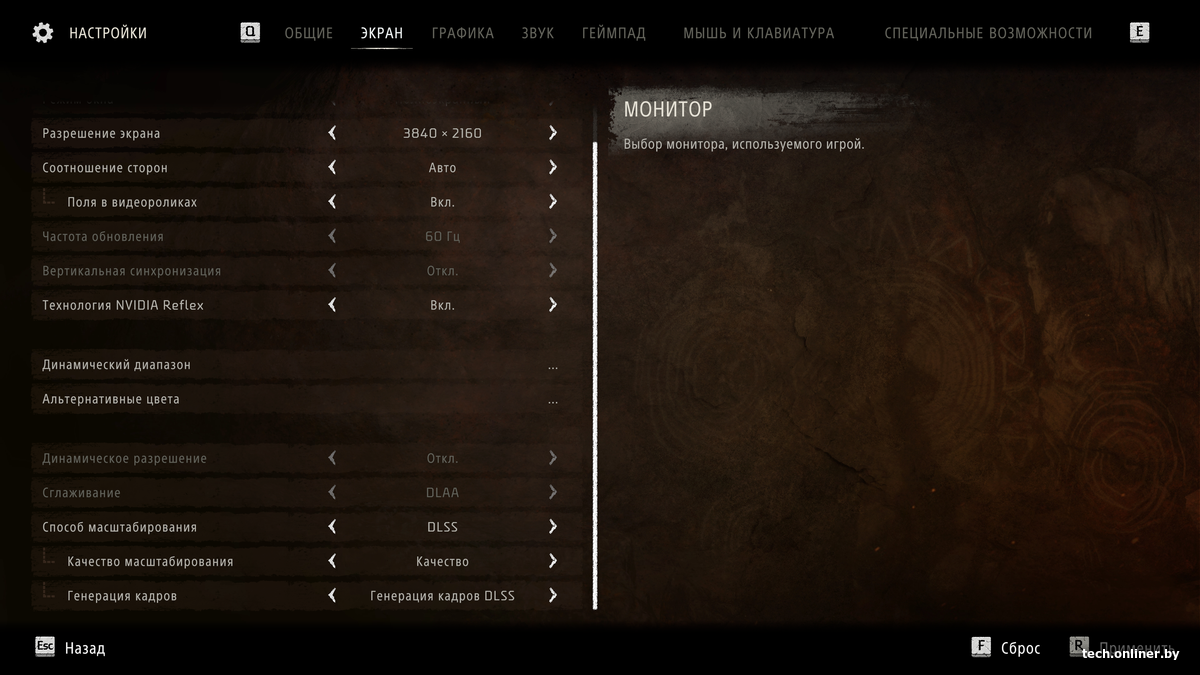This screenshot has height=675, width=1200.
Task: Switch NVIDIA Reflex with right arrow
Action: coord(553,305)
